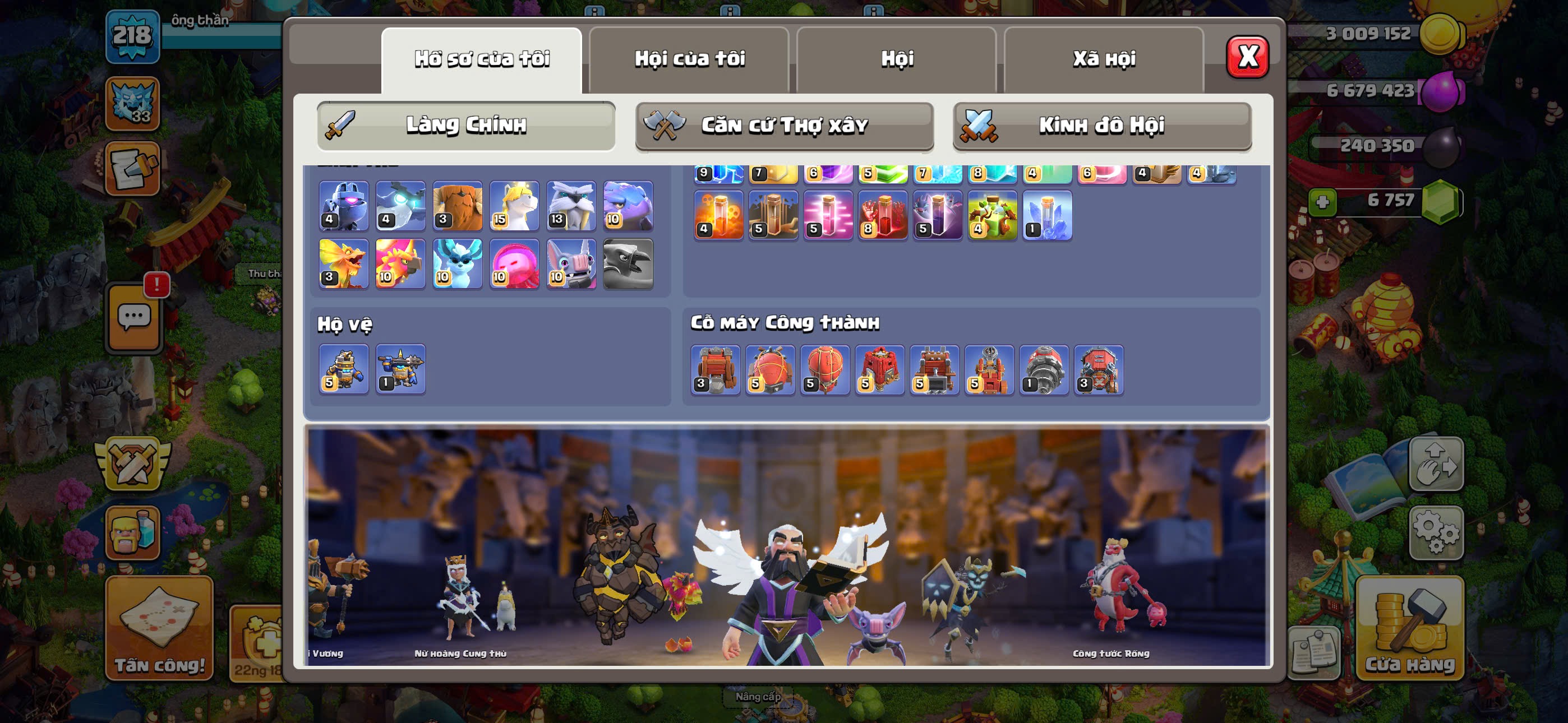Select the Battle Drill siege machine icon
The image size is (1568, 723).
coord(1044,369)
